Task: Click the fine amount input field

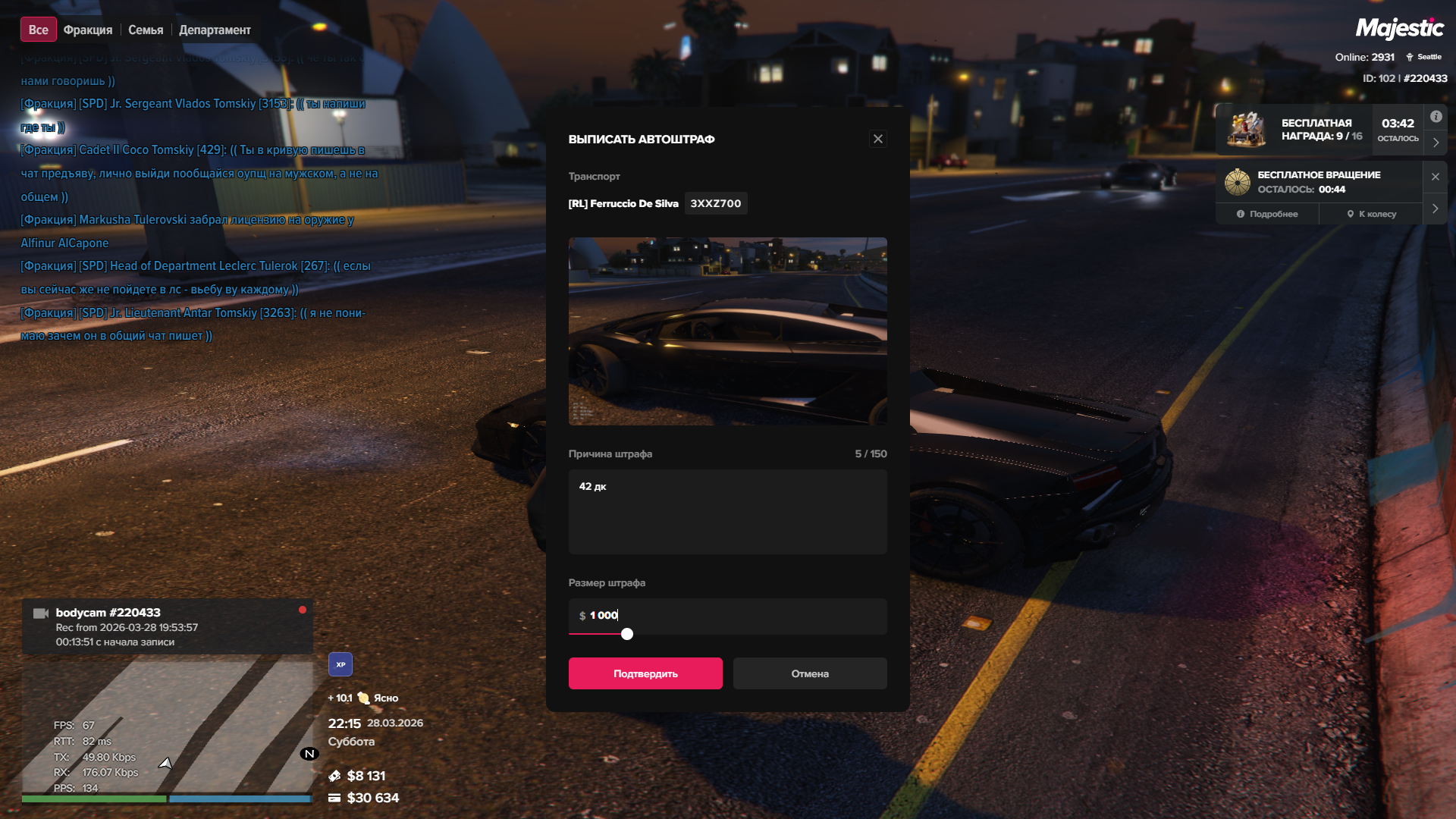Action: (x=727, y=615)
